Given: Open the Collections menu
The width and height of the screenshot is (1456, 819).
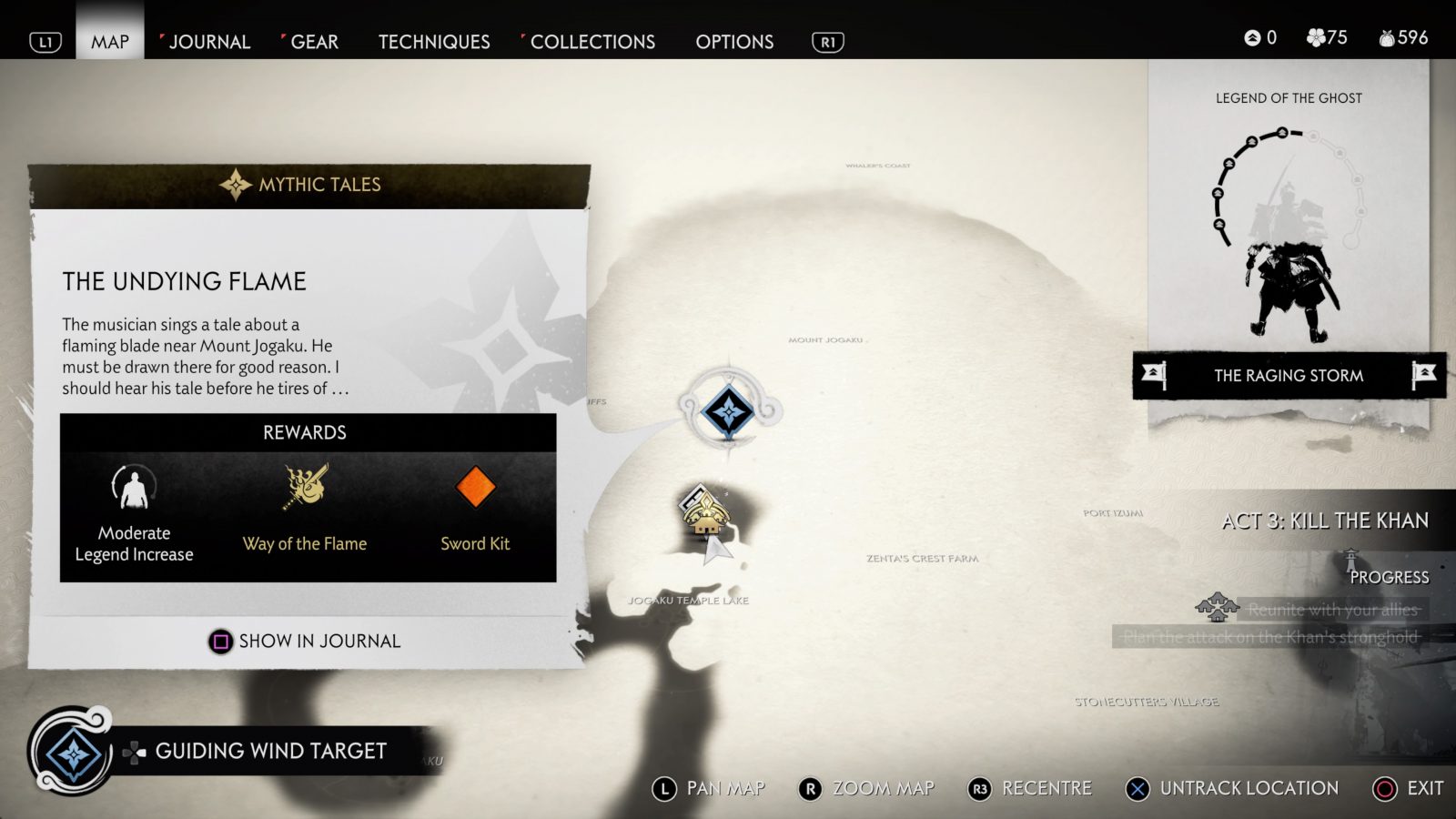Looking at the screenshot, I should tap(592, 41).
